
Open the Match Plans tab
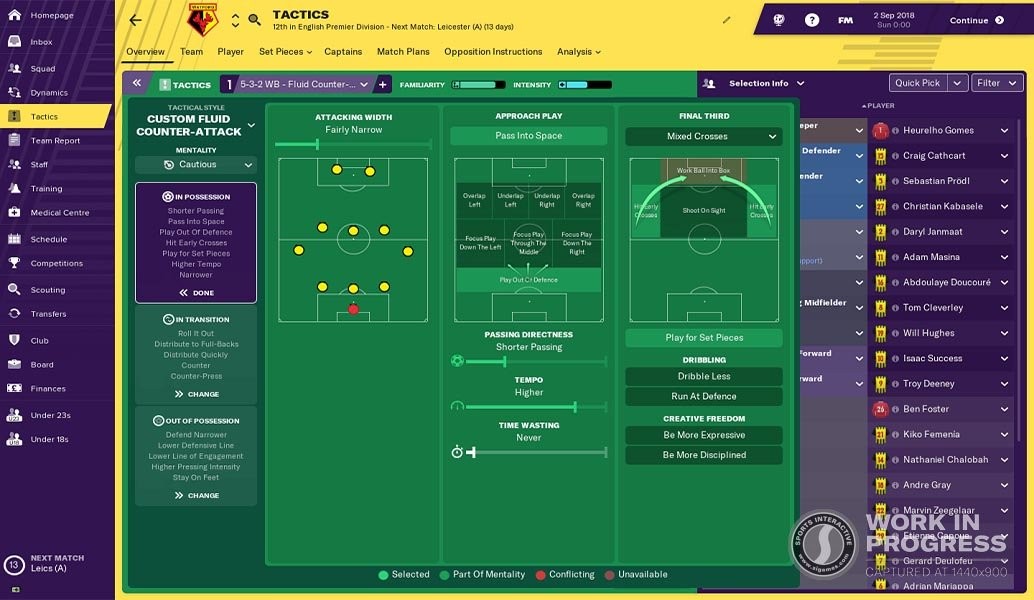[403, 52]
